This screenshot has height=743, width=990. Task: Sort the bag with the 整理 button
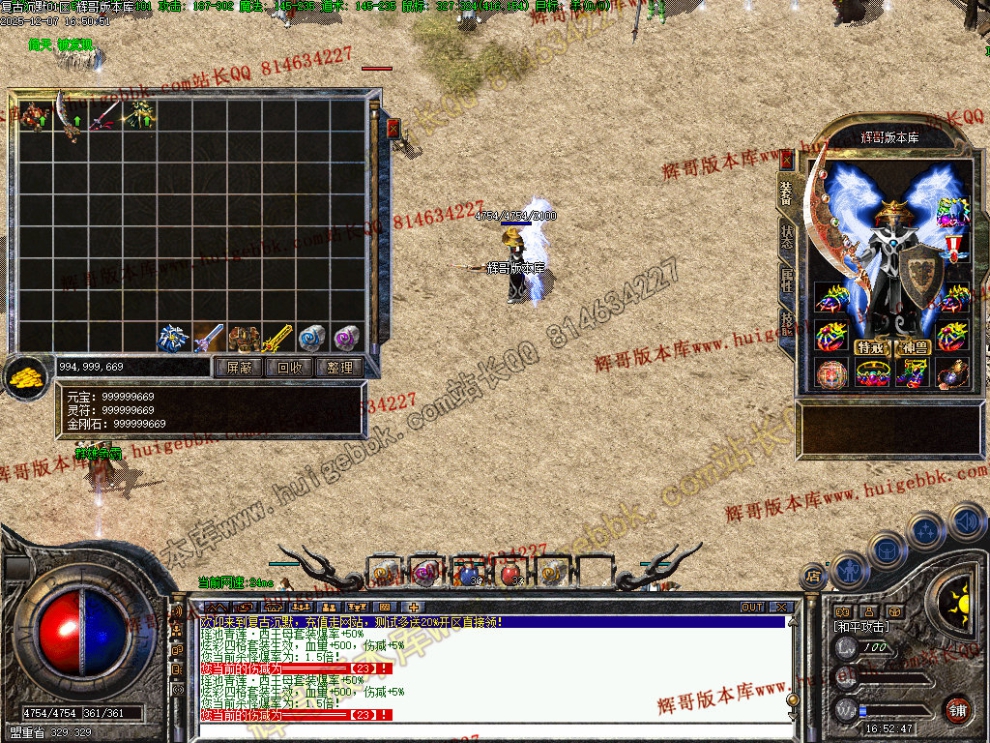340,367
